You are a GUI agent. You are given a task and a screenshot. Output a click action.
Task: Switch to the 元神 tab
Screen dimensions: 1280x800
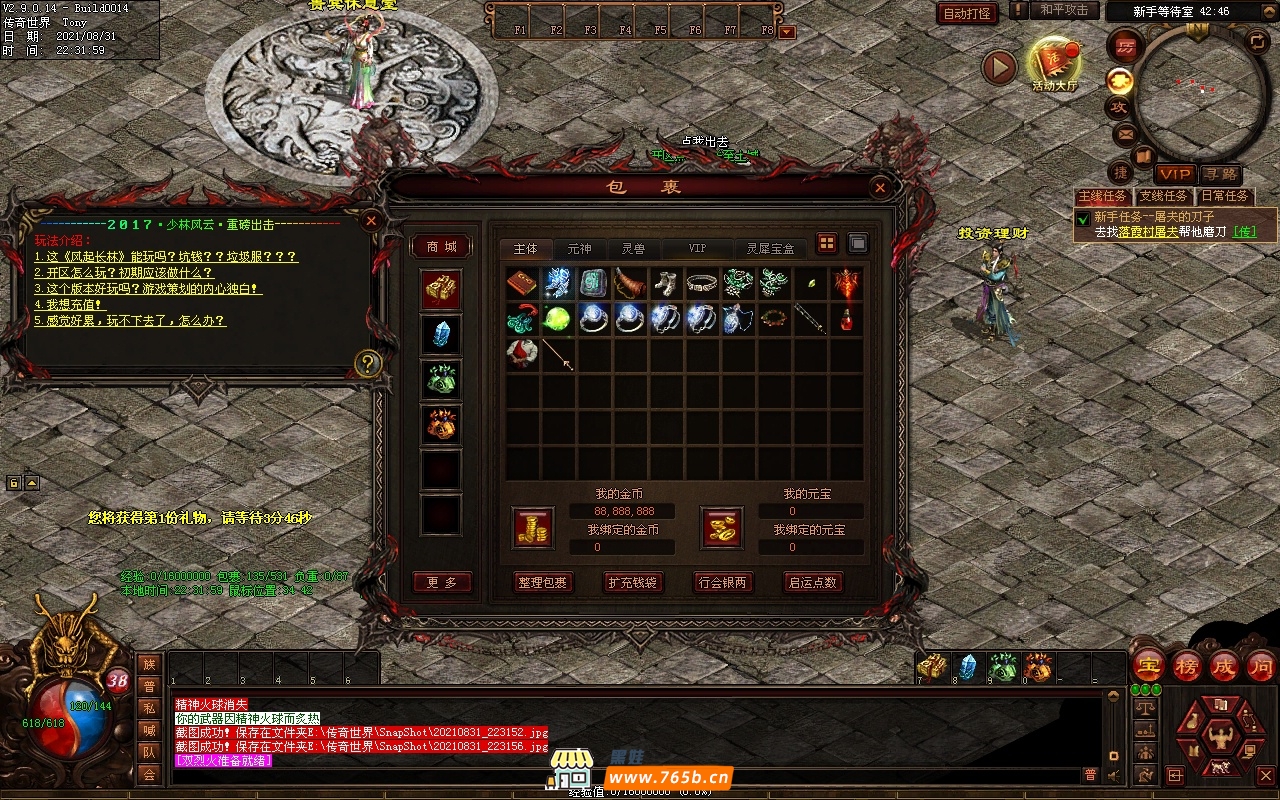(x=579, y=248)
